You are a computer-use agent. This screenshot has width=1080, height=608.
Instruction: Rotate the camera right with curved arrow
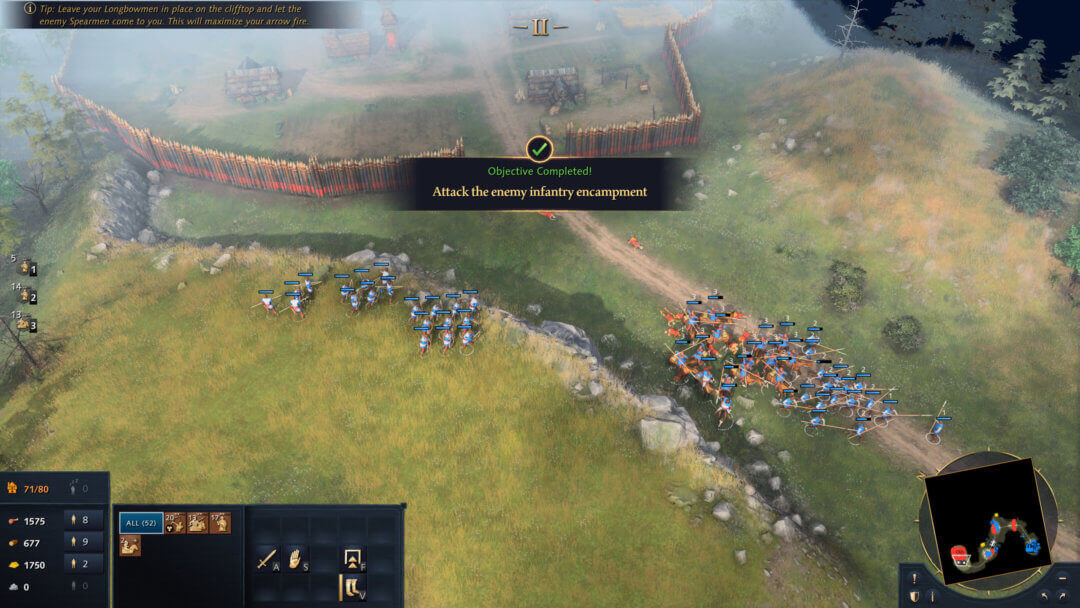tap(1062, 597)
